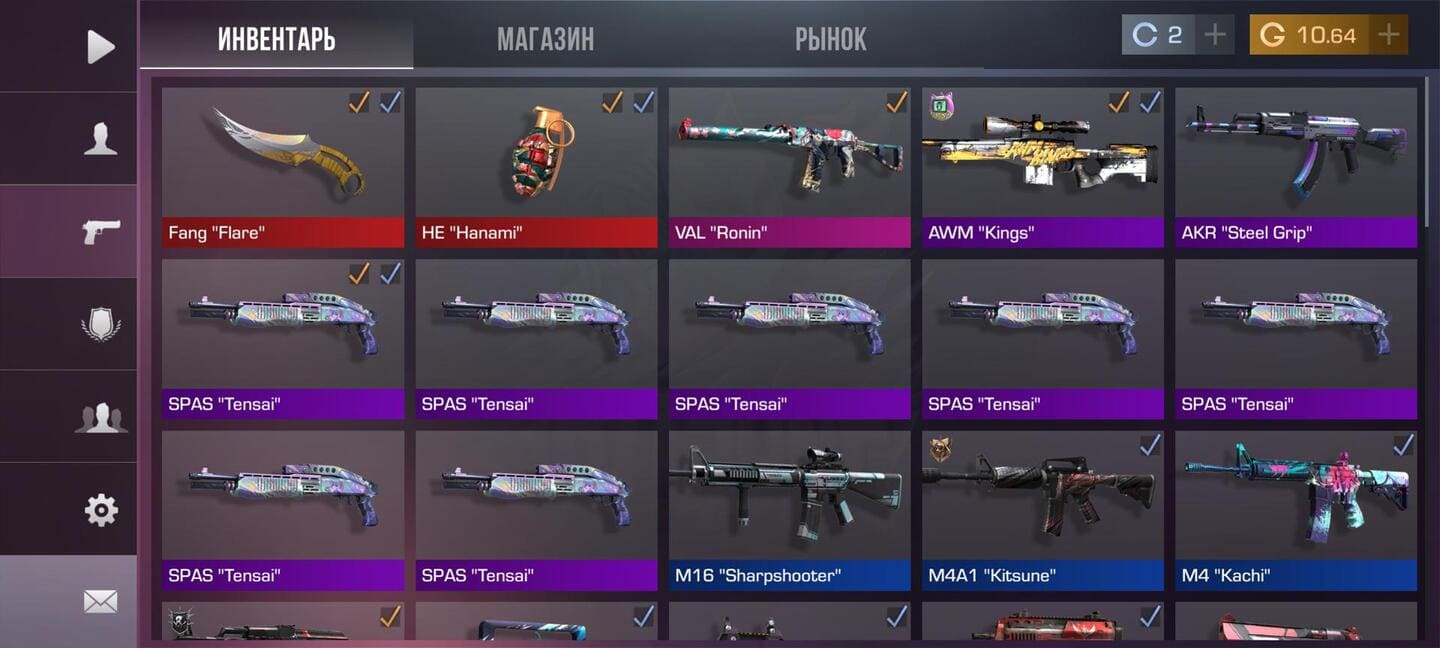Open the clan shield sidebar icon
This screenshot has height=648, width=1440.
100,324
